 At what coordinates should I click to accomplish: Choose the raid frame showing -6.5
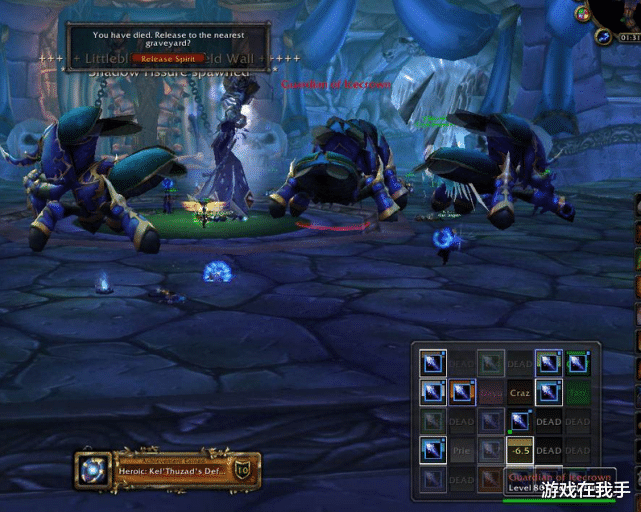point(520,451)
